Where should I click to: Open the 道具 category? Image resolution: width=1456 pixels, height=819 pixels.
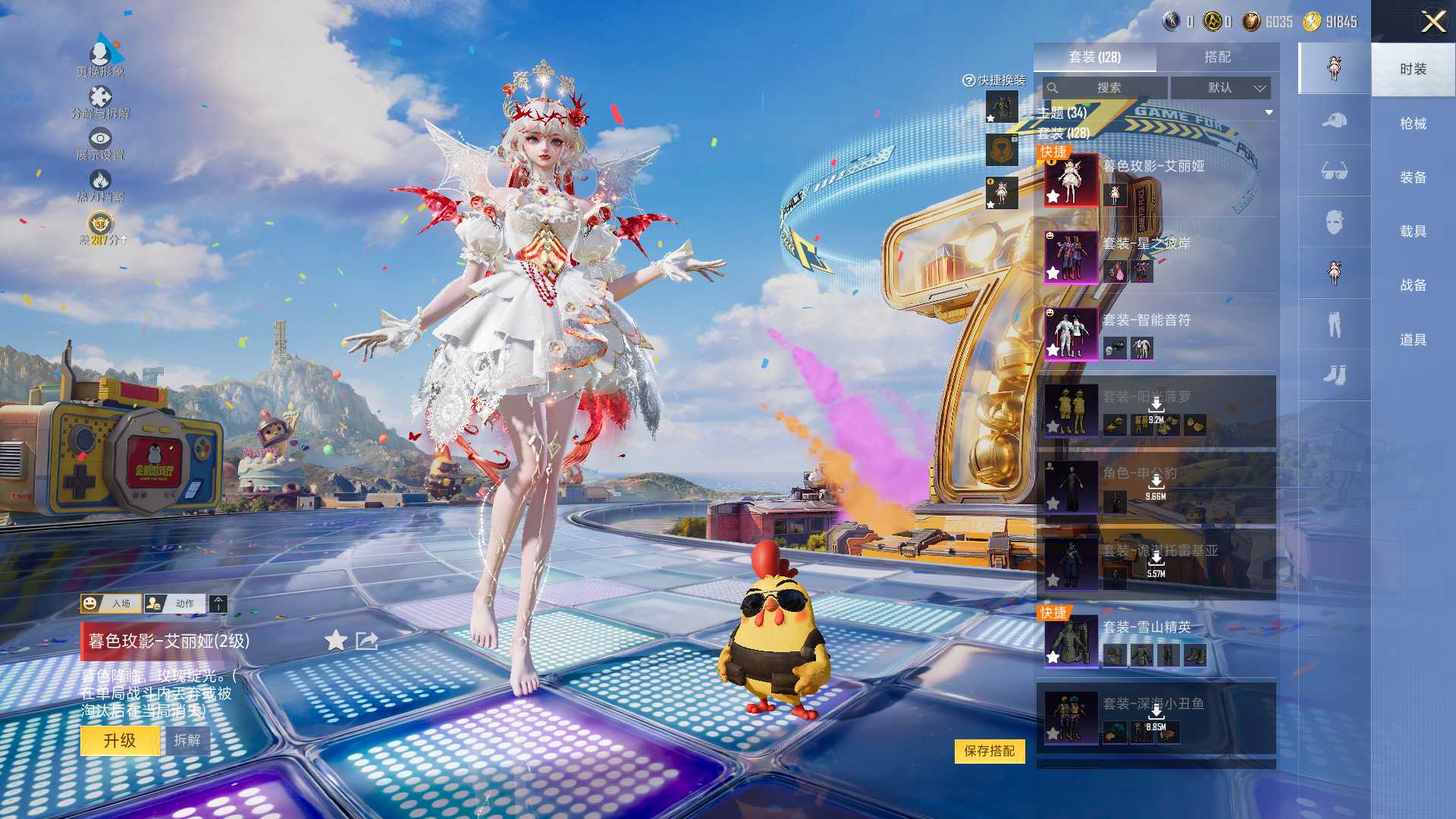point(1413,340)
